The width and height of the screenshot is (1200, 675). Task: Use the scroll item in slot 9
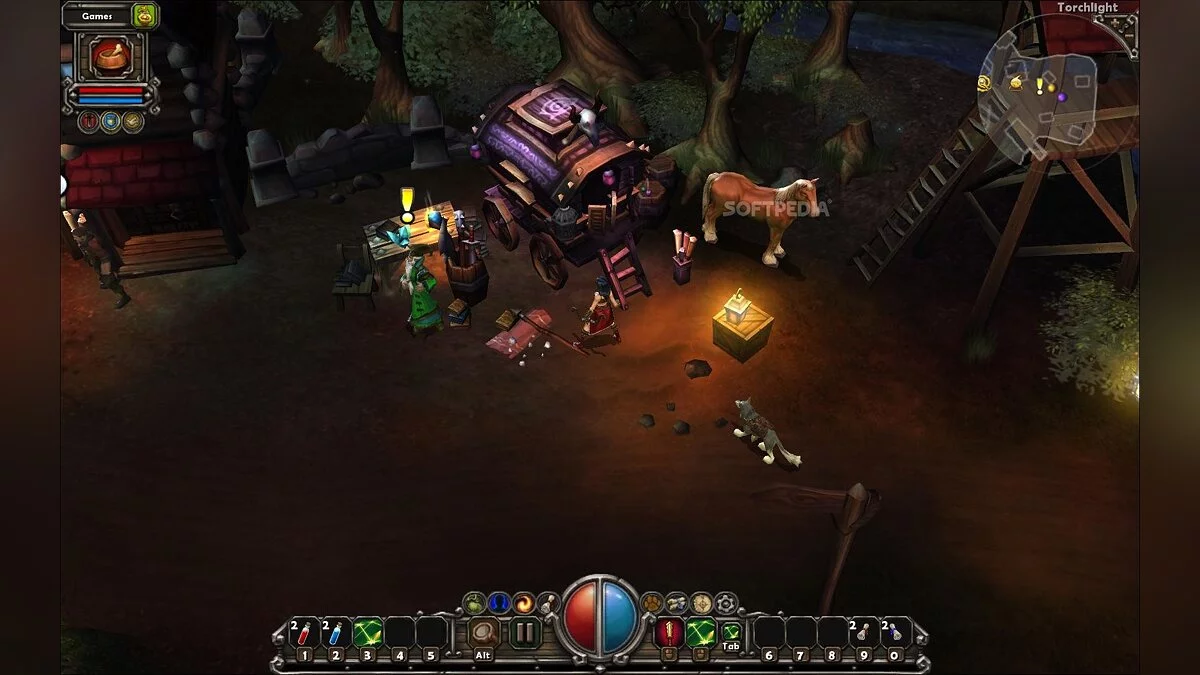(x=863, y=633)
